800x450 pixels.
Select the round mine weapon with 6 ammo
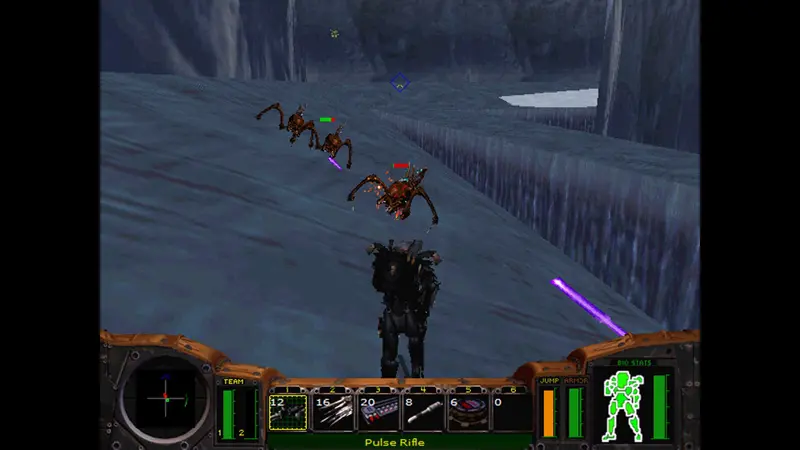click(x=466, y=411)
